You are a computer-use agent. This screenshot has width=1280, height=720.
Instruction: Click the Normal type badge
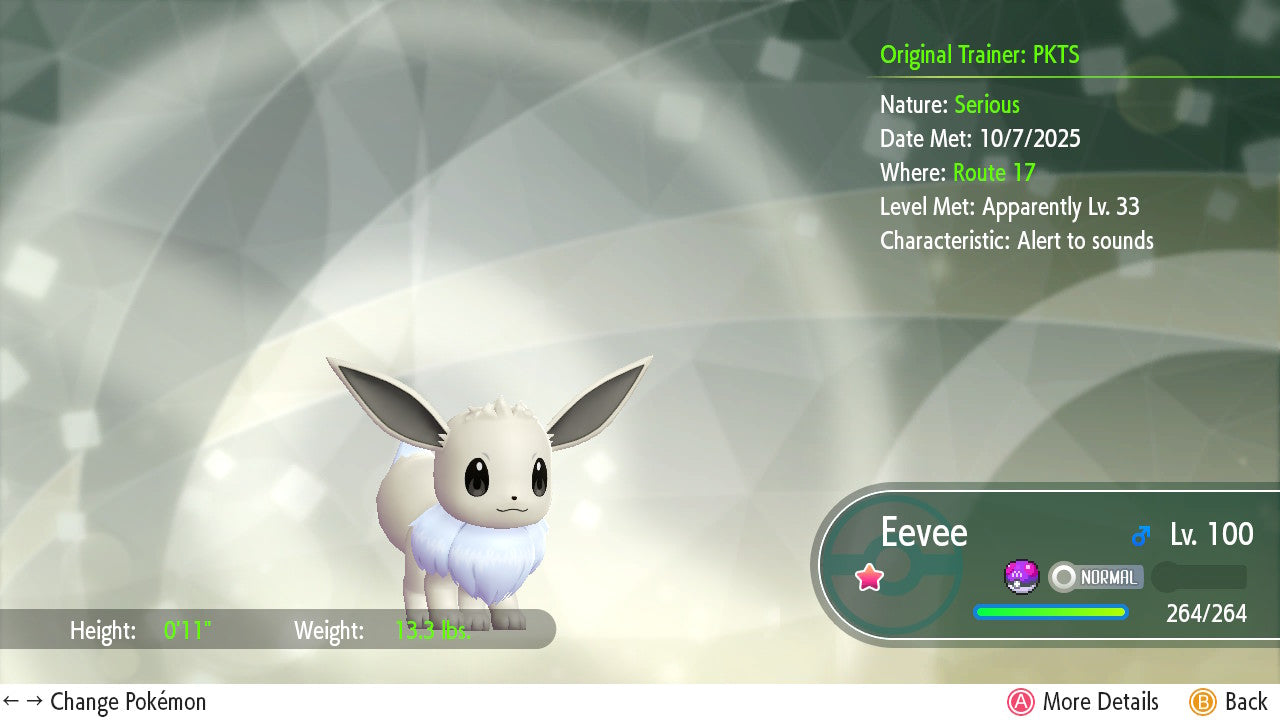pyautogui.click(x=1096, y=577)
